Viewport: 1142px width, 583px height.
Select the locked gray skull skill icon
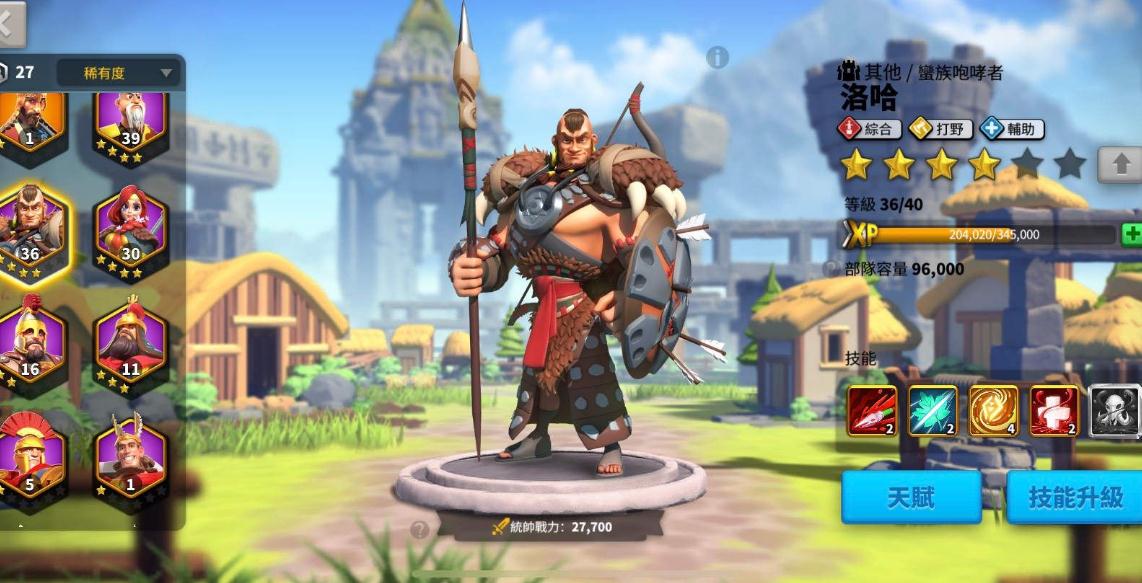1114,411
